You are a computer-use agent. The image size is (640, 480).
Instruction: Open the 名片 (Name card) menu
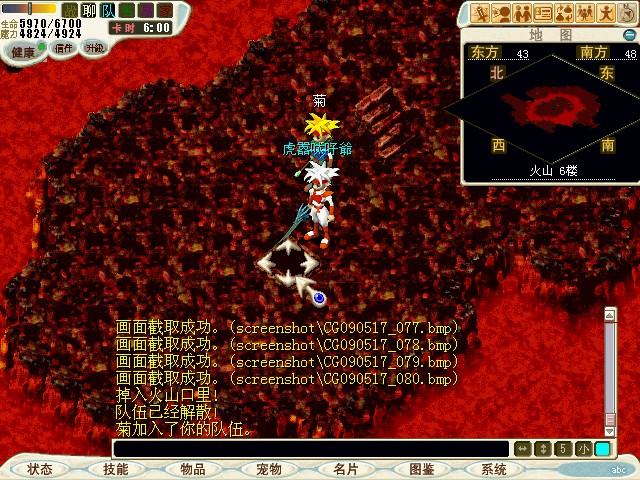click(x=346, y=469)
